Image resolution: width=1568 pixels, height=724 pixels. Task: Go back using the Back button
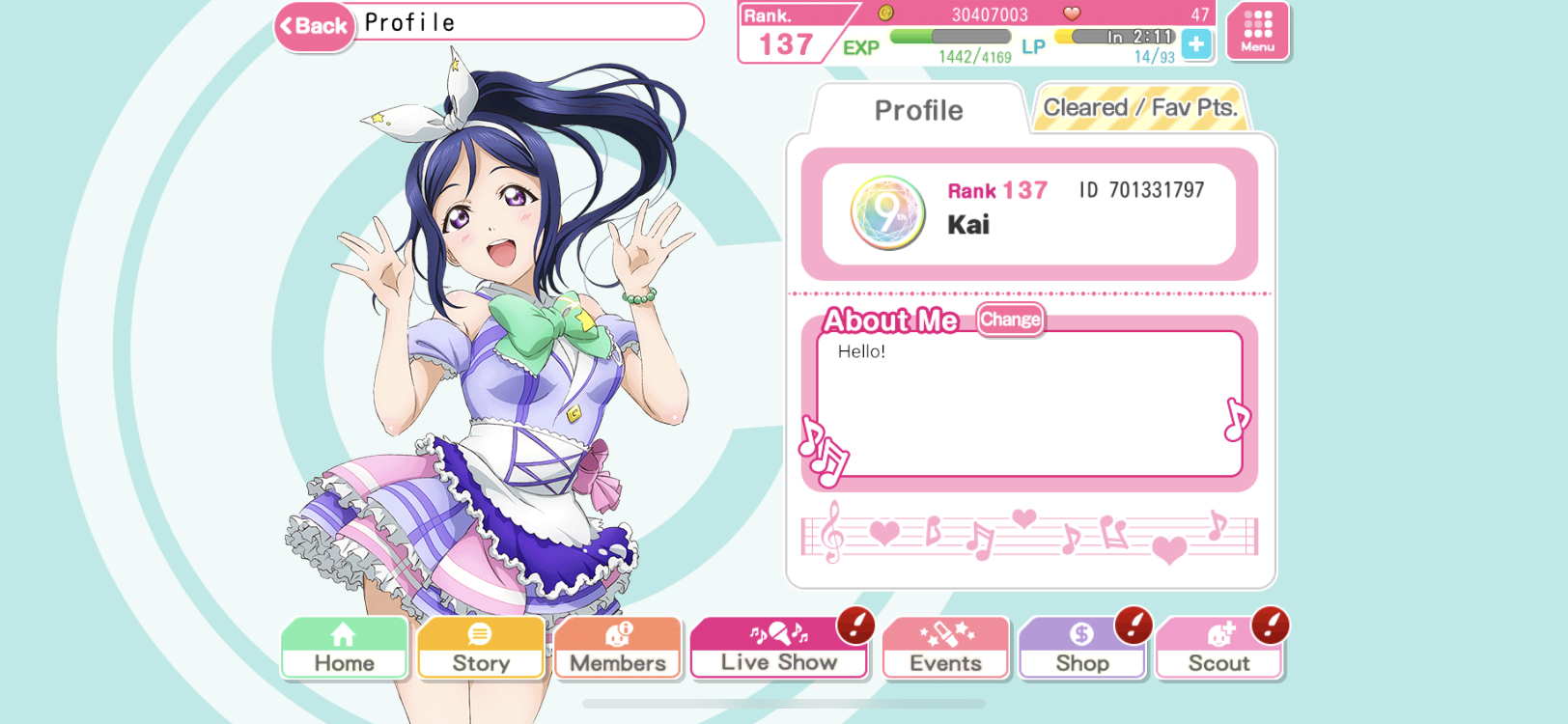pos(314,26)
